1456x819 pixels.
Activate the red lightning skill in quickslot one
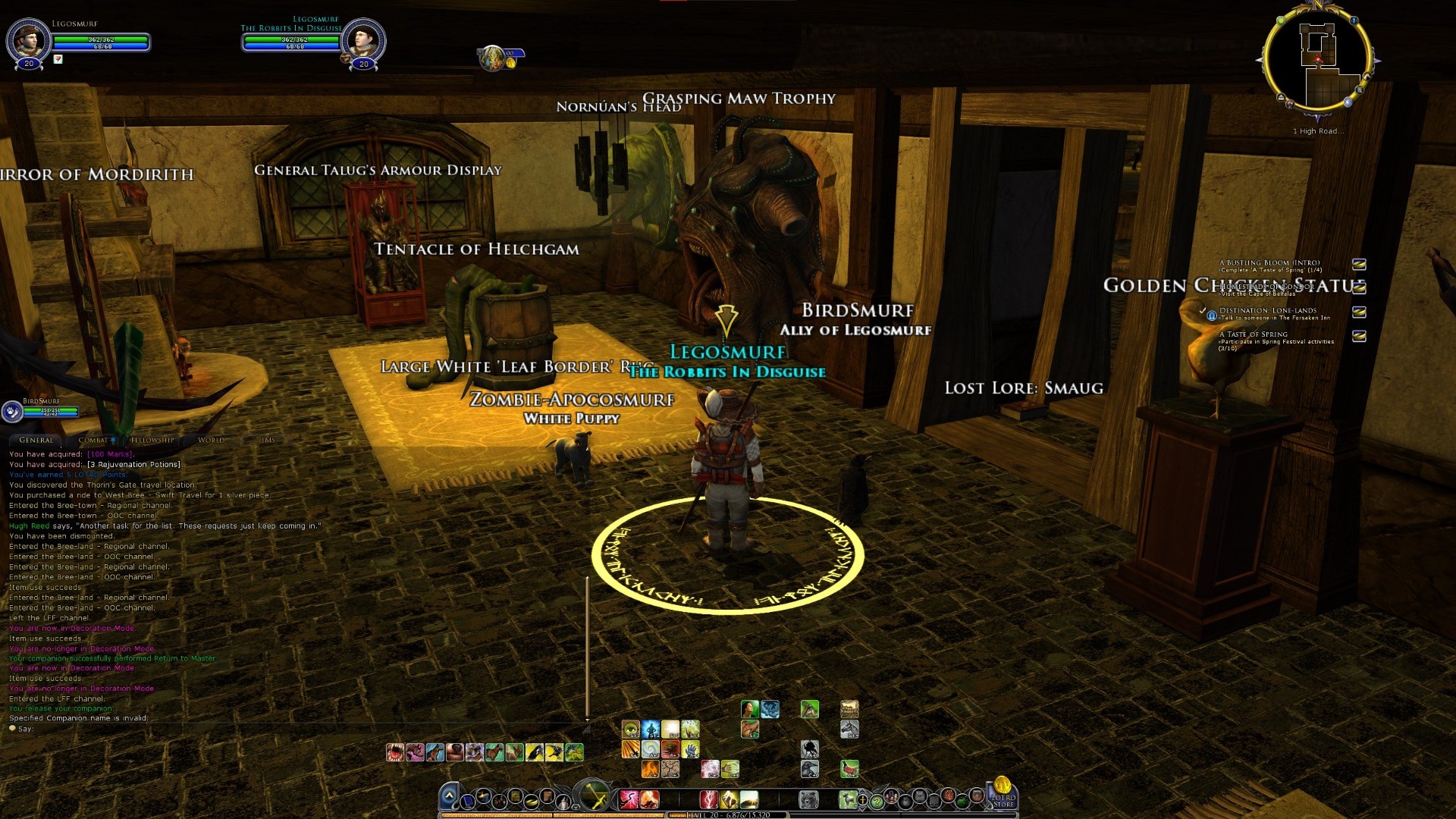point(629,799)
